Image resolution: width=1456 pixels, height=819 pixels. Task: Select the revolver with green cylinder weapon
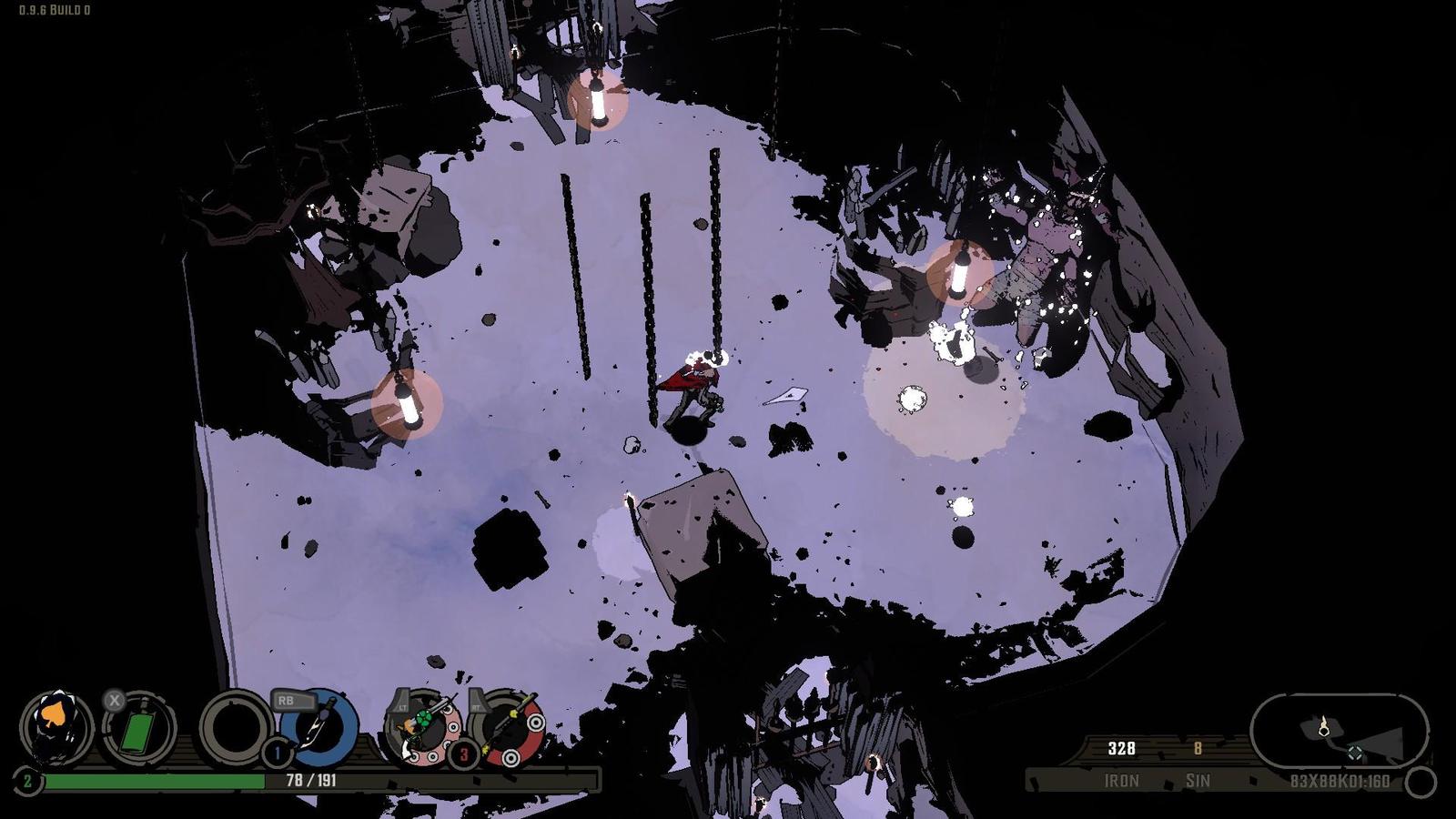pos(423,728)
